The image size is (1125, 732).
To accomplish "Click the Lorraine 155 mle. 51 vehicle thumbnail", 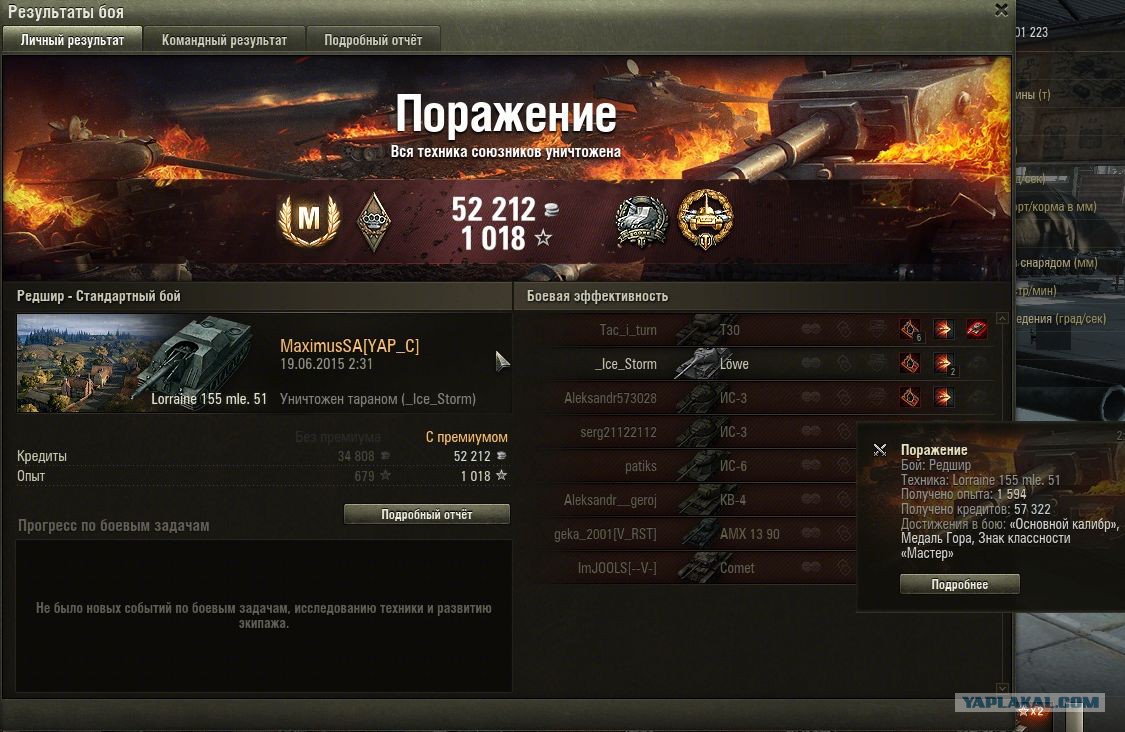I will [x=142, y=363].
